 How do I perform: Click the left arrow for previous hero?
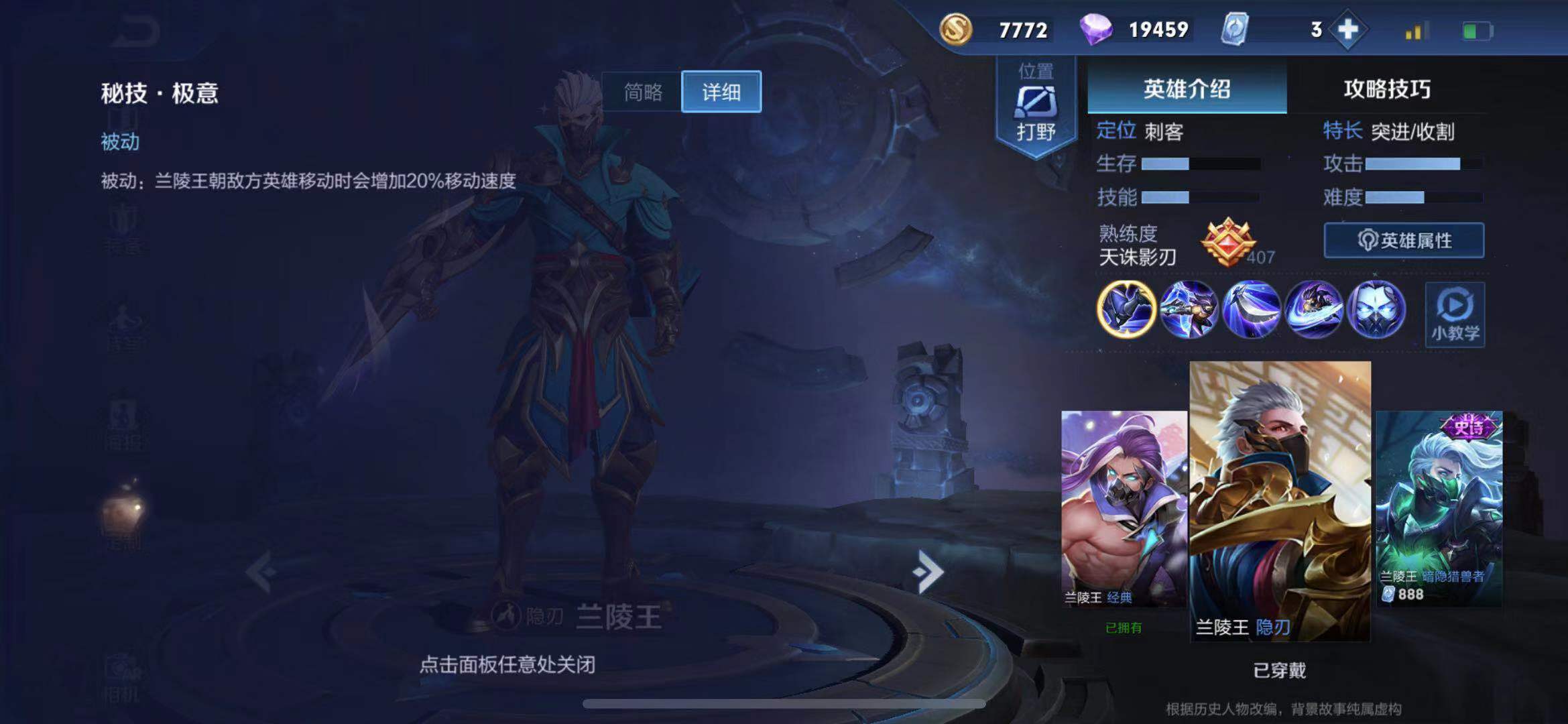pos(259,571)
